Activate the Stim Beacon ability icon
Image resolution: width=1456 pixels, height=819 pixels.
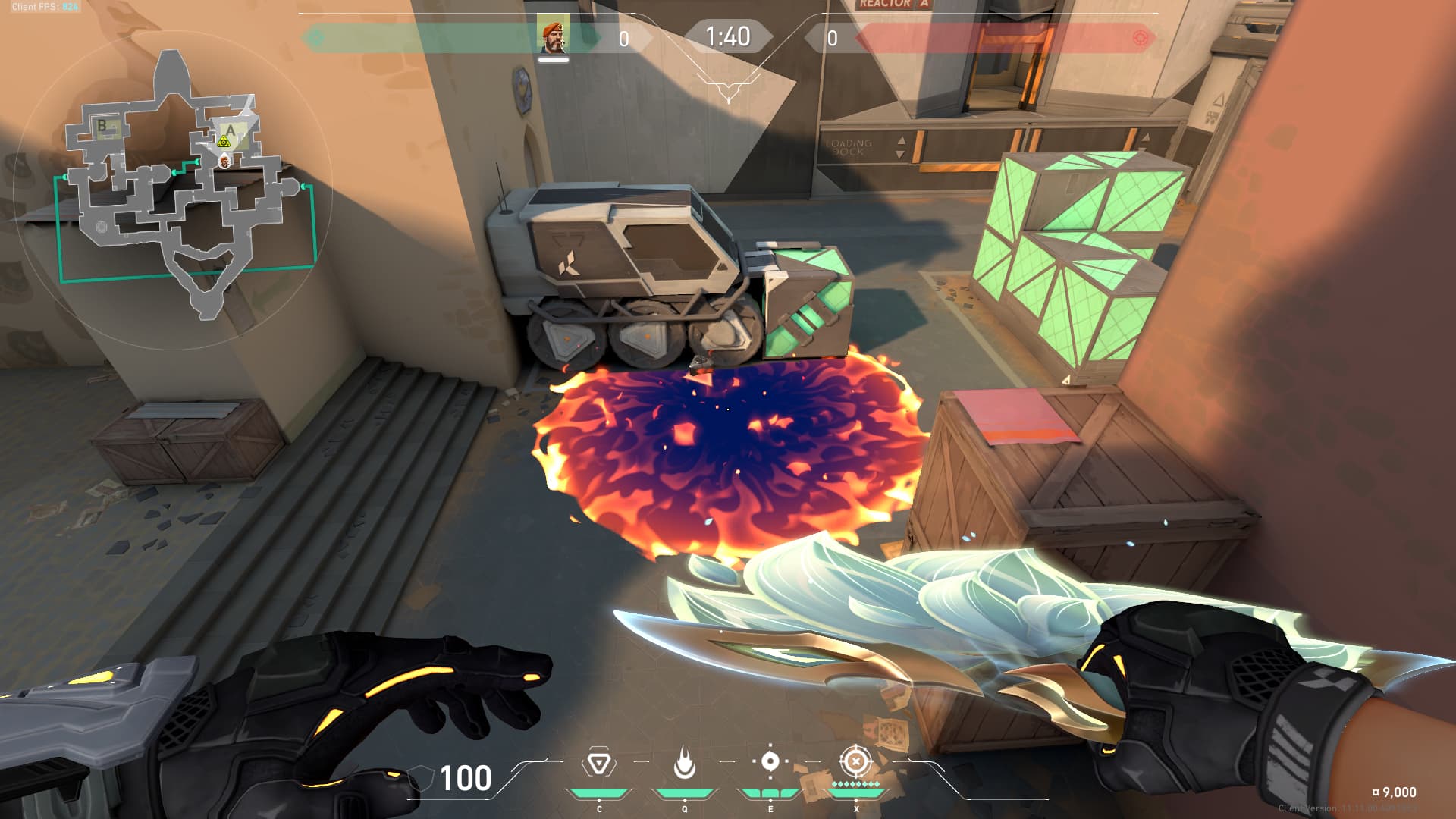(x=598, y=763)
